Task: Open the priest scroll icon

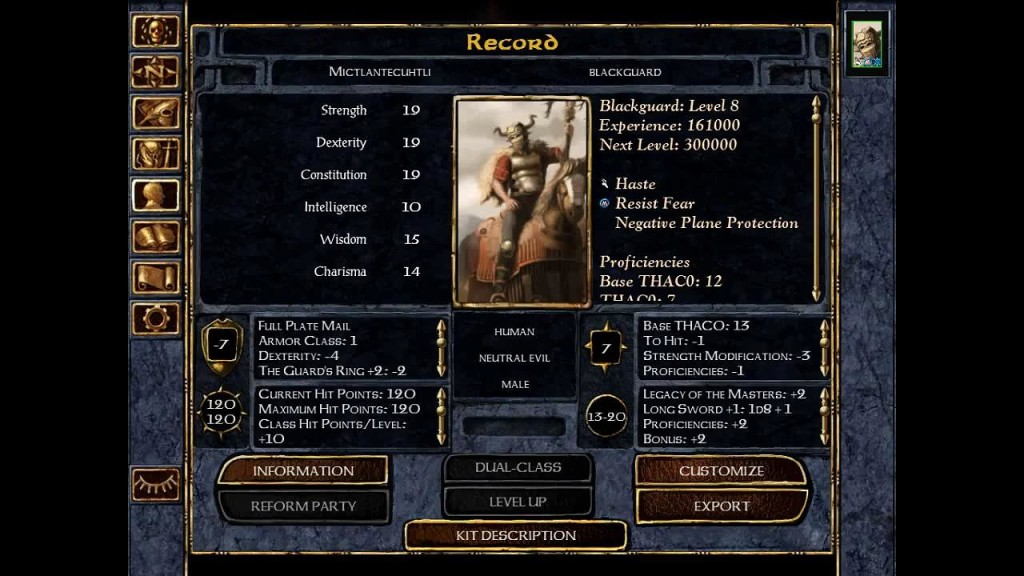Action: pos(156,277)
